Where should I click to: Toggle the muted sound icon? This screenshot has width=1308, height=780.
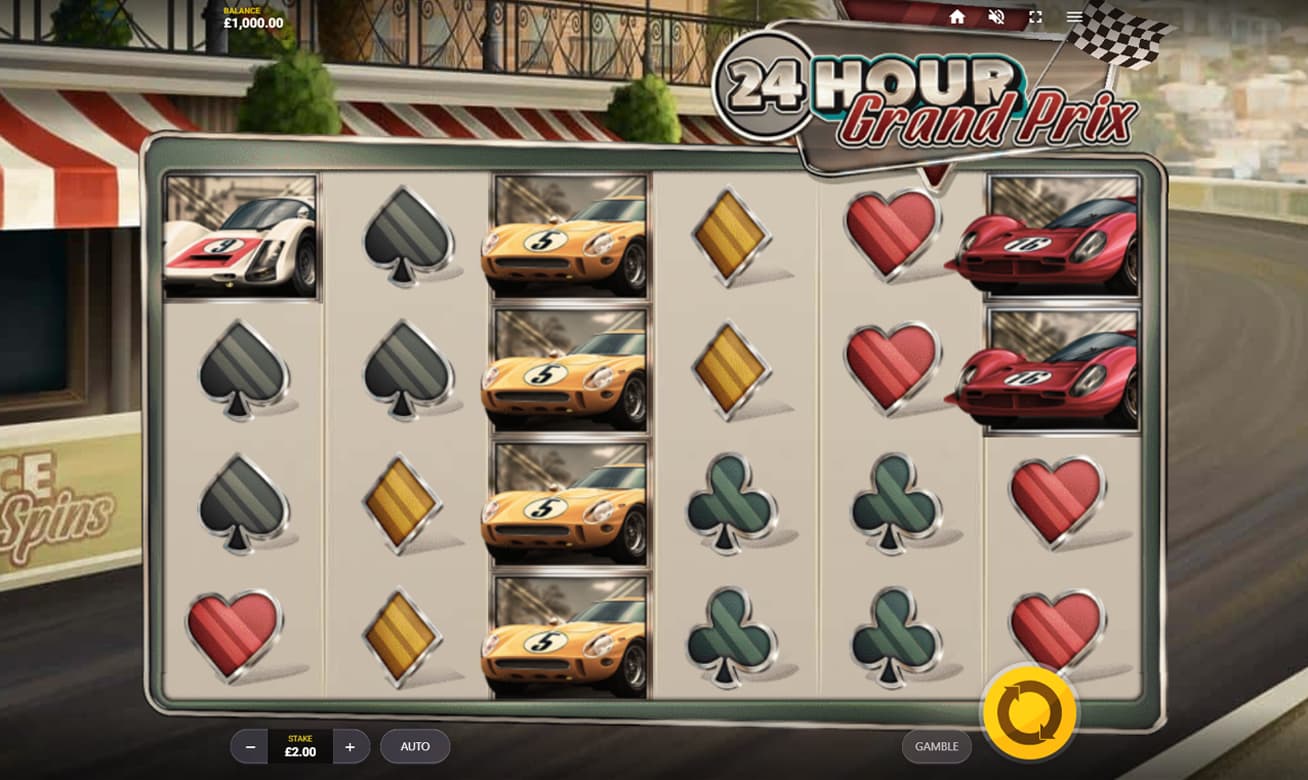pyautogui.click(x=996, y=17)
